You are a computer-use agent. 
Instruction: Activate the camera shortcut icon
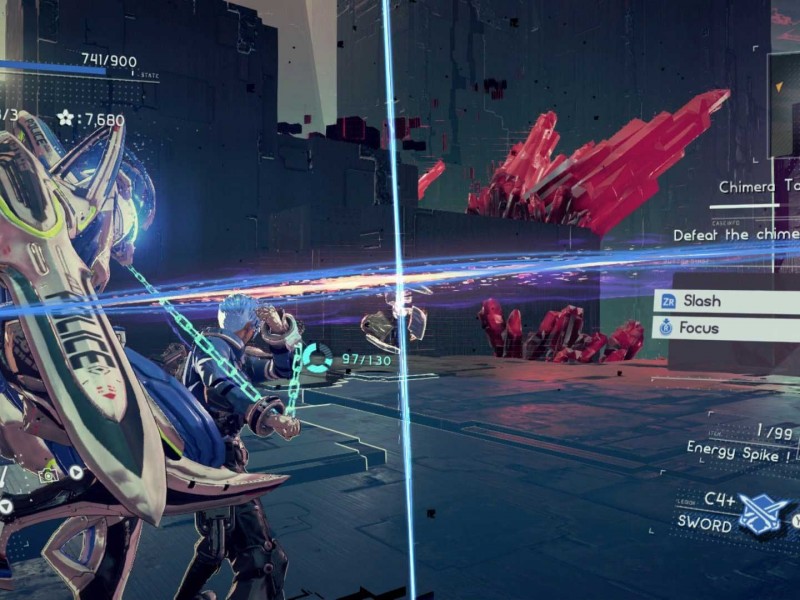49,477
